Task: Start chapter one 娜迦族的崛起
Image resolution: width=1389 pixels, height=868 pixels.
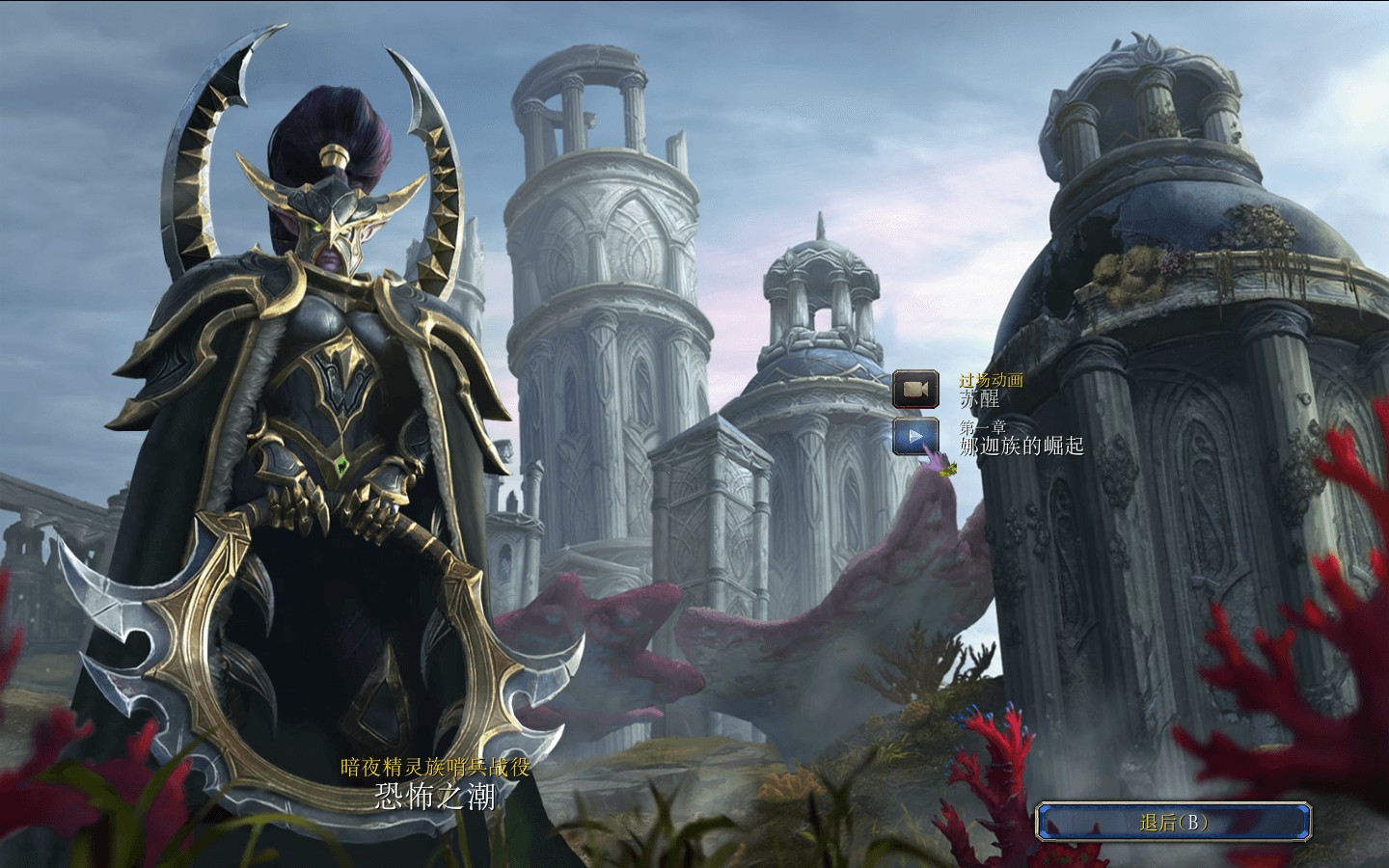Action: 915,436
